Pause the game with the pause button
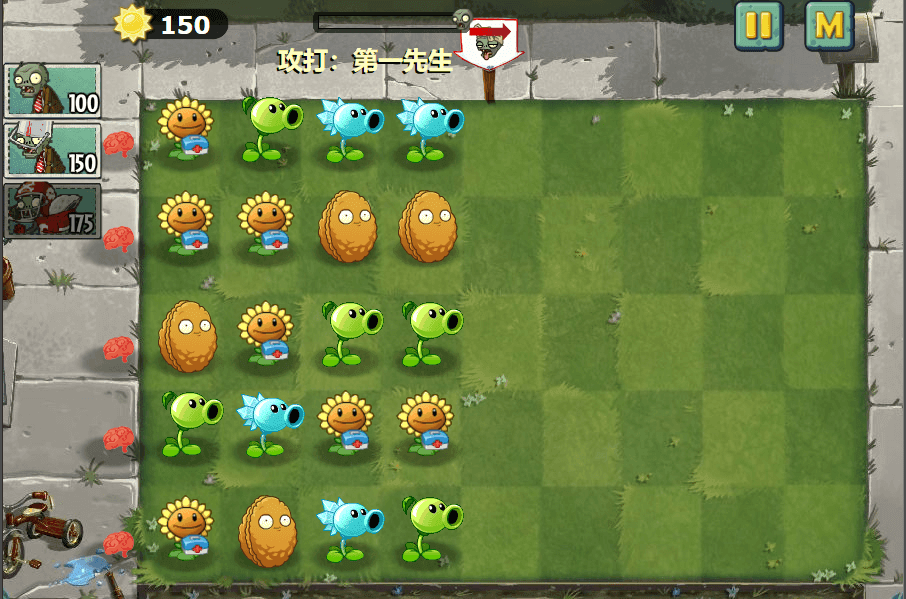 tap(759, 26)
